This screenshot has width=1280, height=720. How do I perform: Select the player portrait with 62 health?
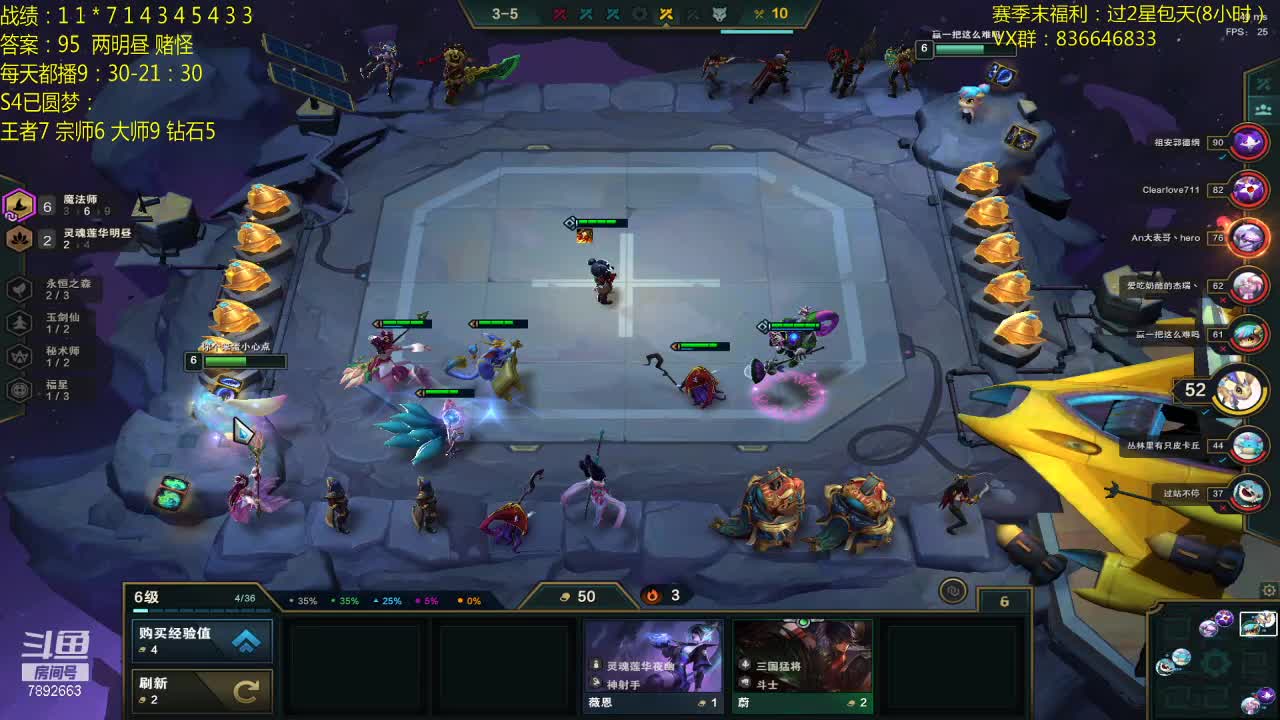point(1248,286)
